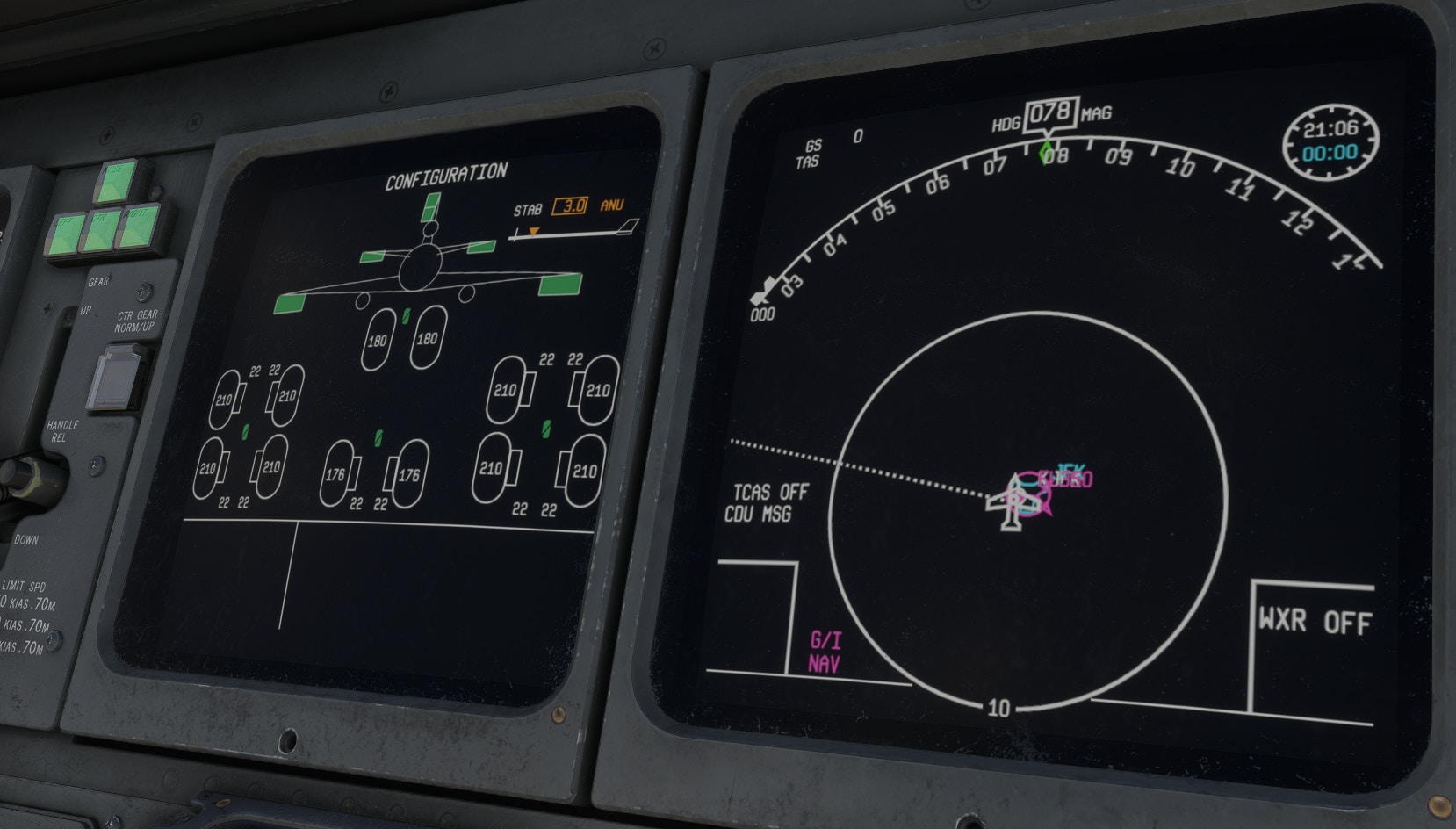Select the RIGHT gear indicator light
This screenshot has height=829, width=1456.
click(140, 227)
